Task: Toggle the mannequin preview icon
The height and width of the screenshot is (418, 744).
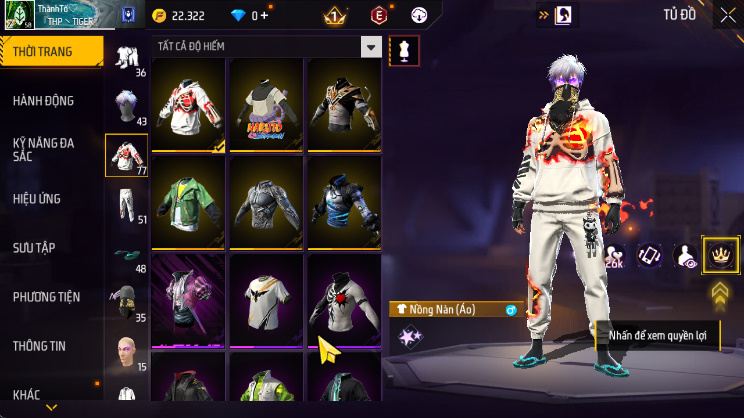Action: (404, 49)
